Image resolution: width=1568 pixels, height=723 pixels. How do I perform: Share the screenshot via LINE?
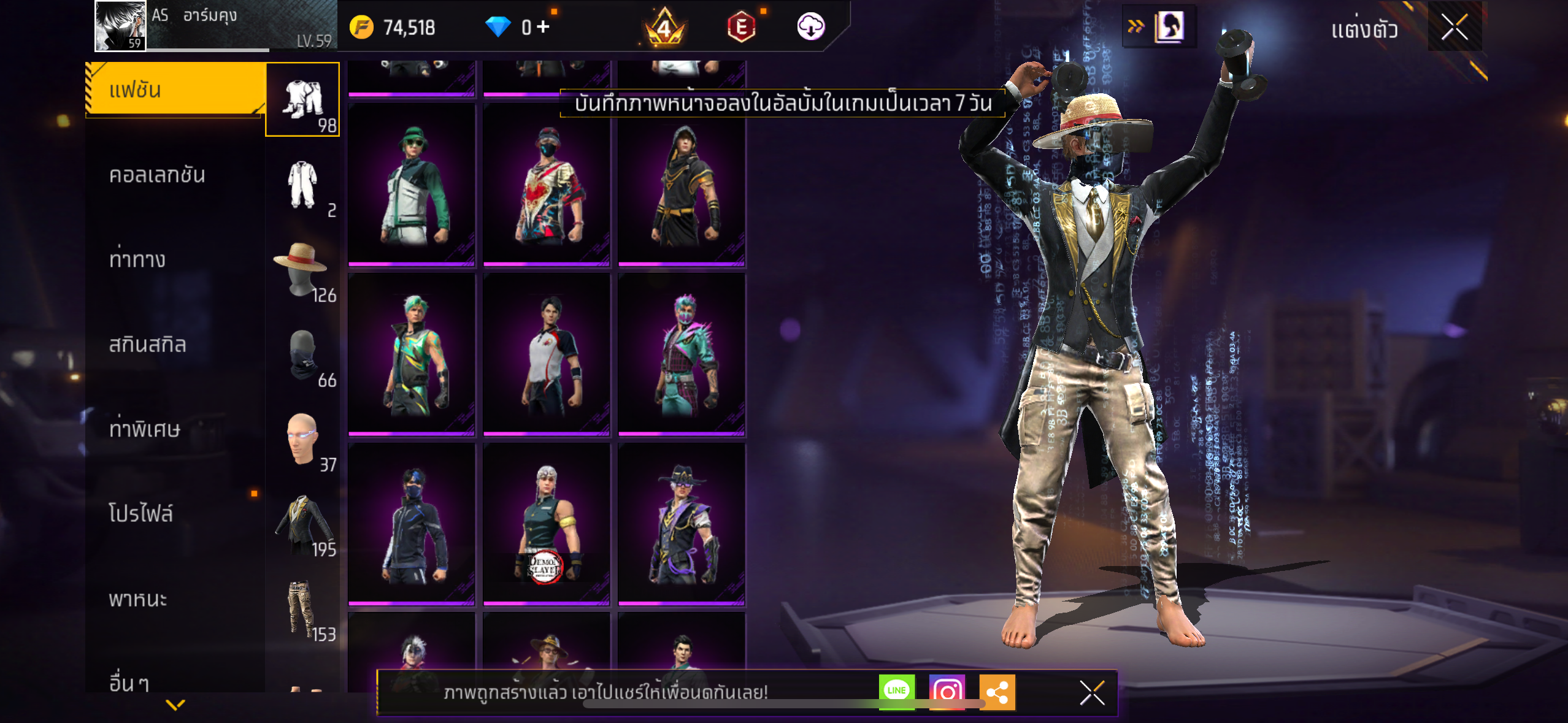click(x=896, y=692)
